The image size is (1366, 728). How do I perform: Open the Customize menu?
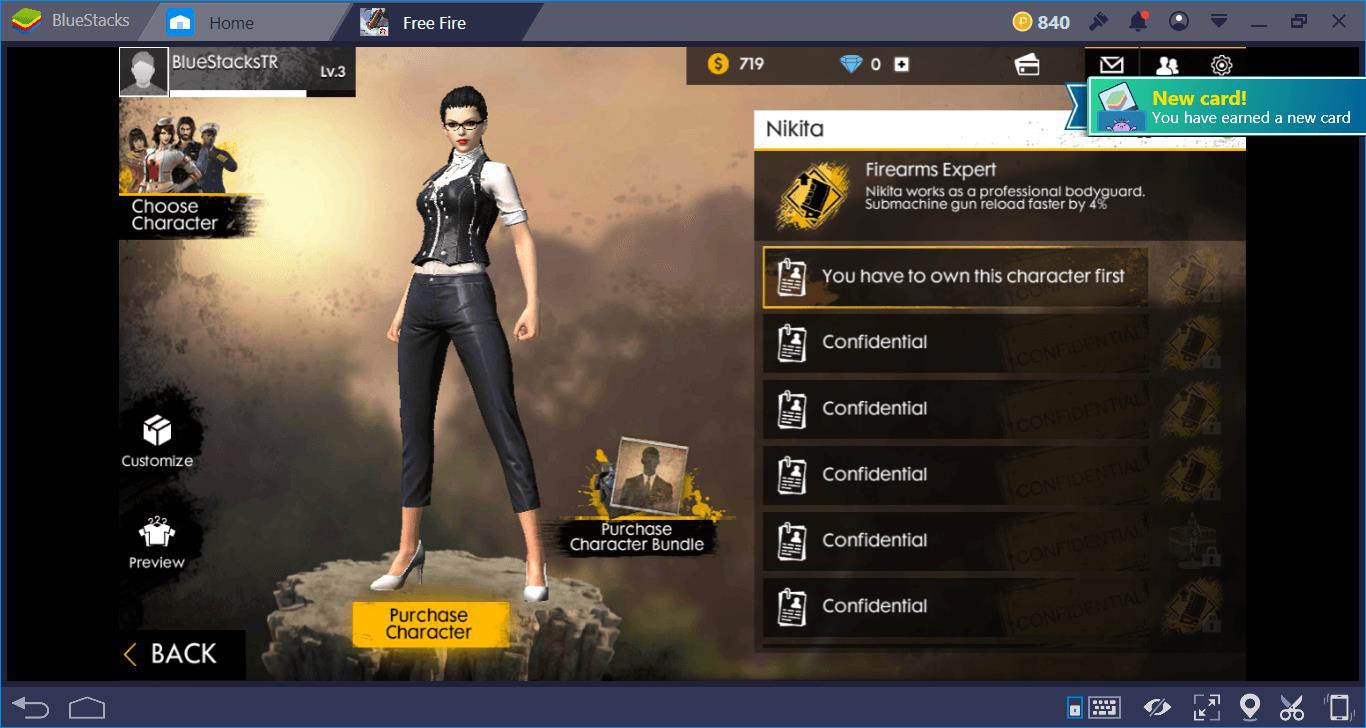157,441
